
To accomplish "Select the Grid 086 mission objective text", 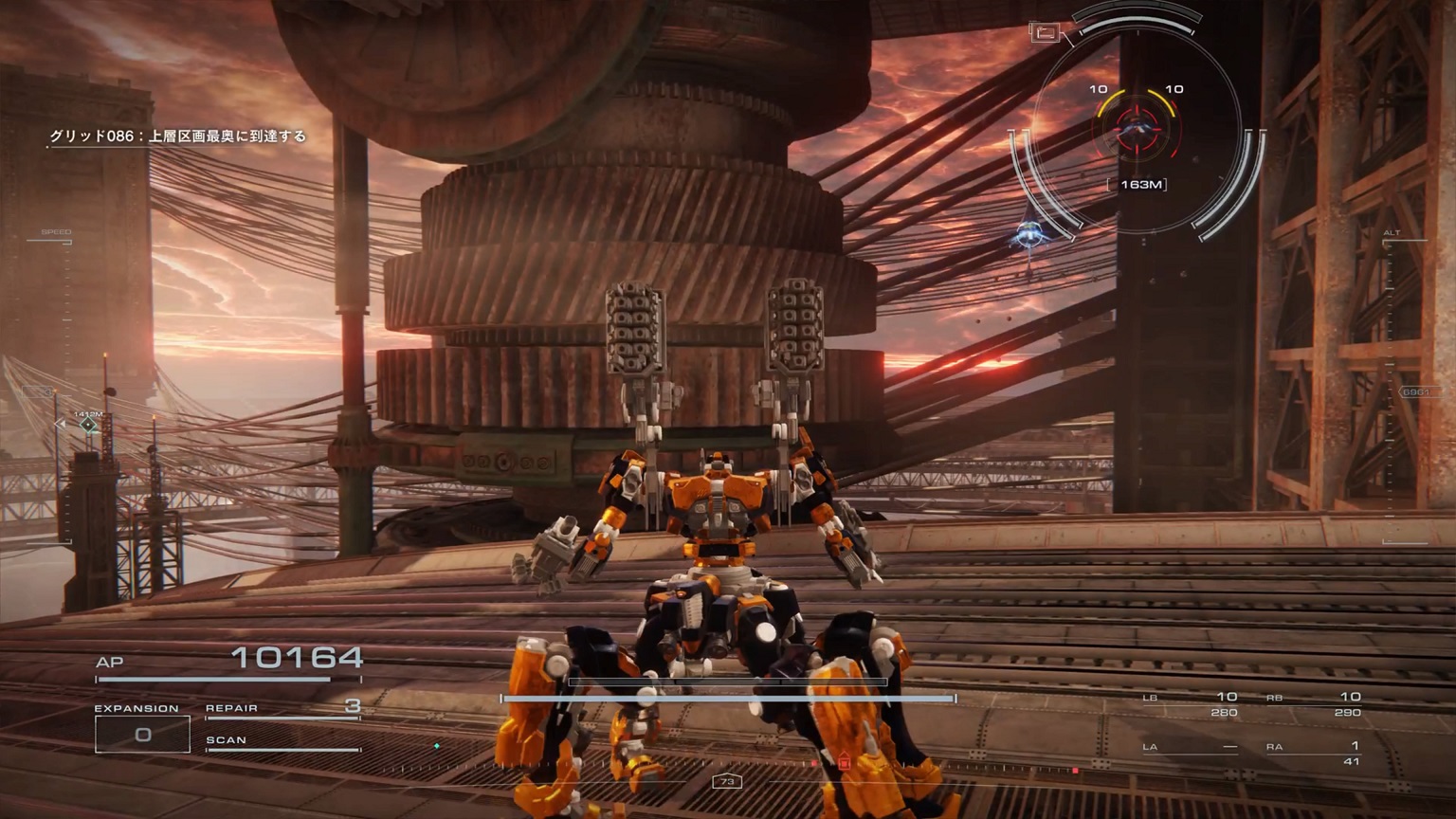I will (178, 136).
